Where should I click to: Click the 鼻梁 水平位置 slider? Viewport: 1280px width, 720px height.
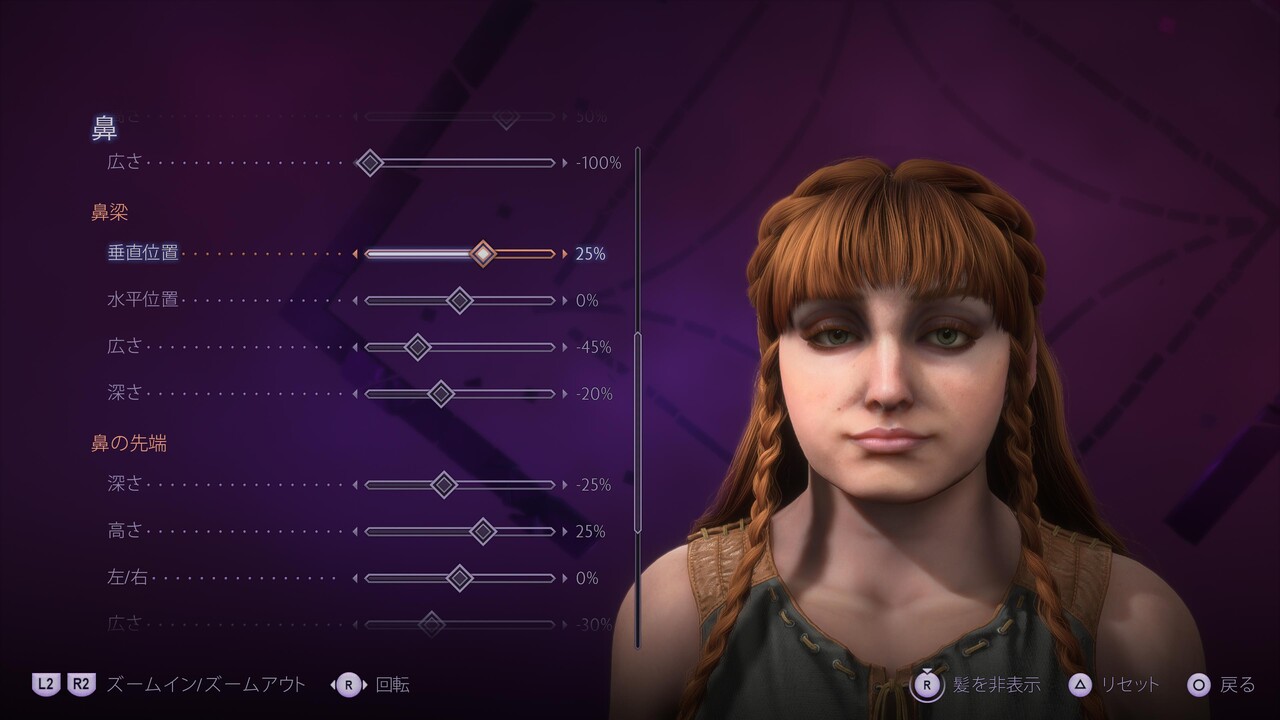click(x=460, y=300)
